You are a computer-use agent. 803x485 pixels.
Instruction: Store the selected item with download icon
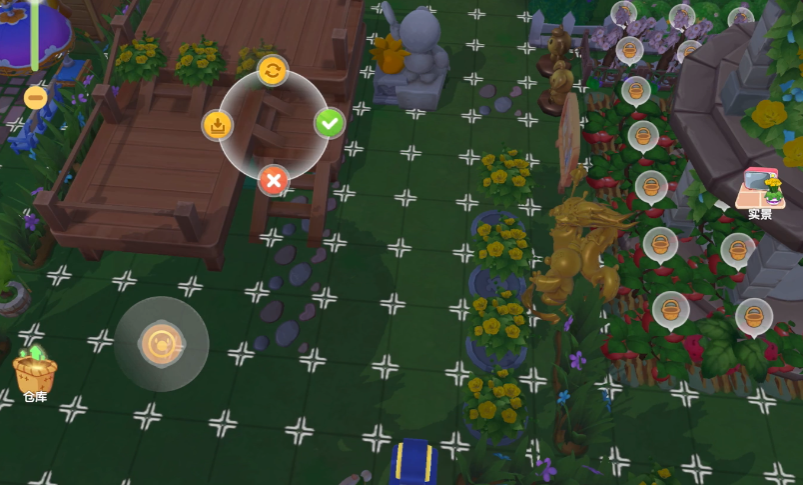point(217,125)
